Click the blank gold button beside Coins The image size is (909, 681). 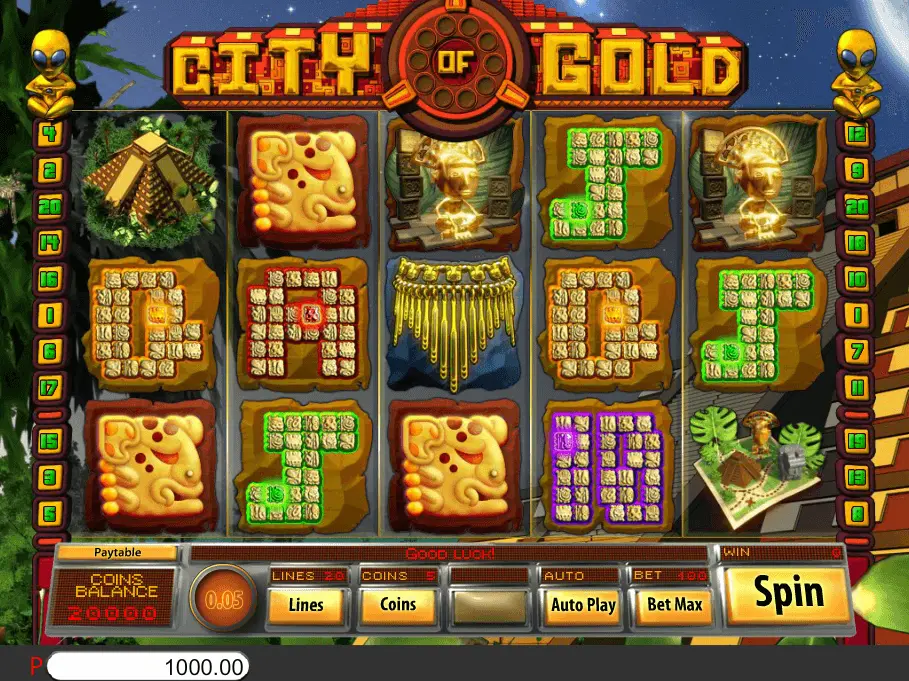coord(490,605)
